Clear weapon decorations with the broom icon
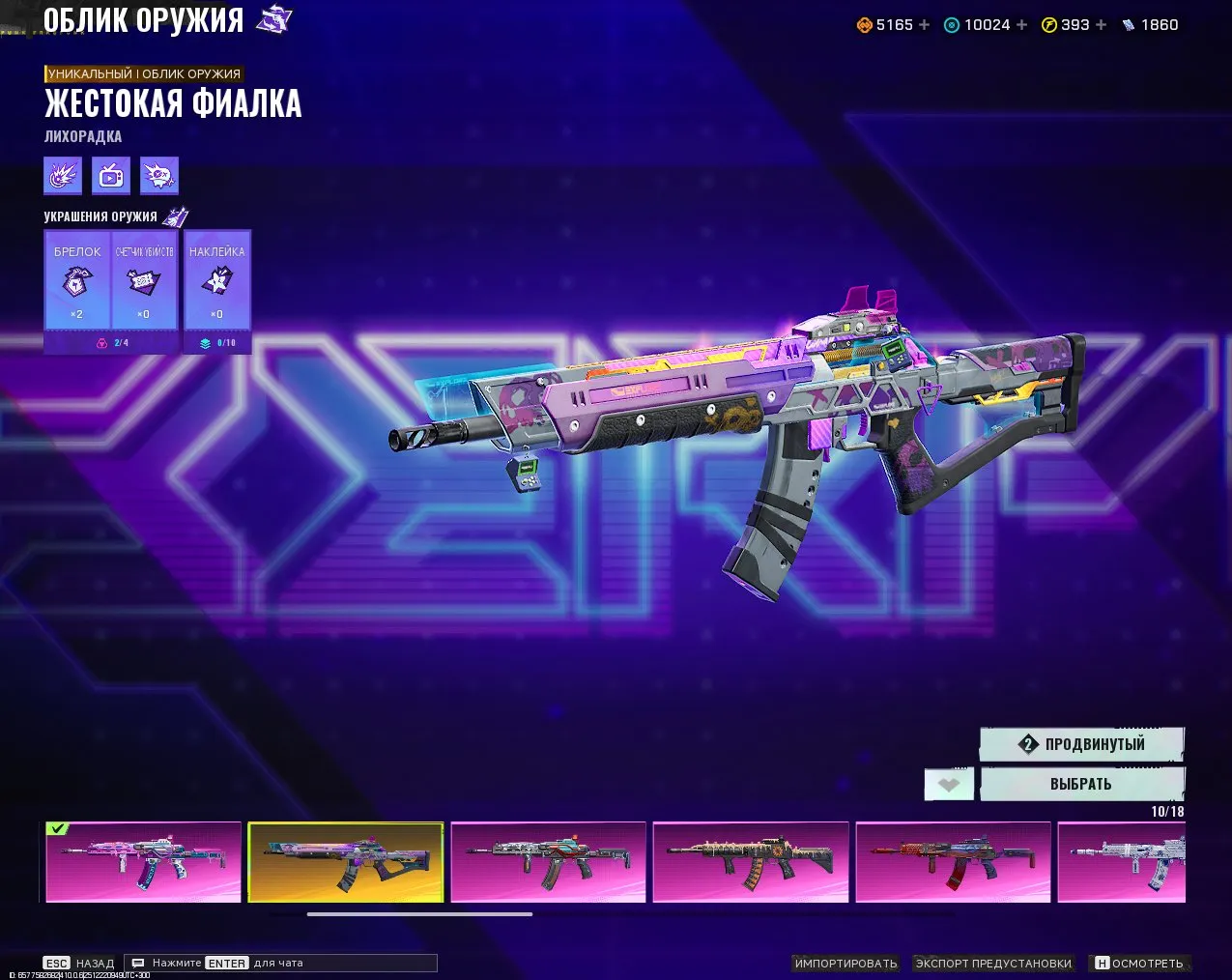 point(175,216)
